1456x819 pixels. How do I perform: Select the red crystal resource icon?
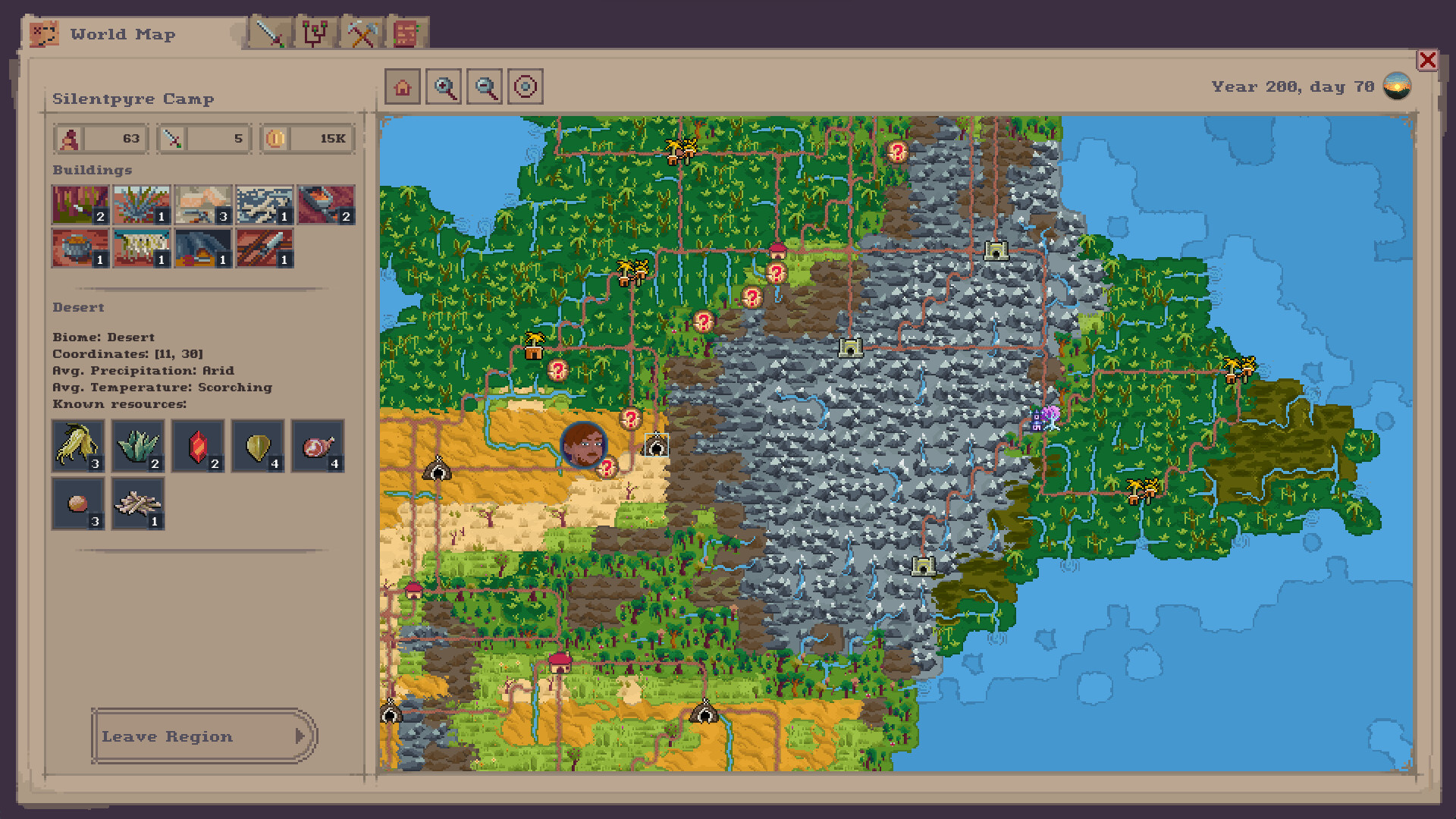(198, 447)
